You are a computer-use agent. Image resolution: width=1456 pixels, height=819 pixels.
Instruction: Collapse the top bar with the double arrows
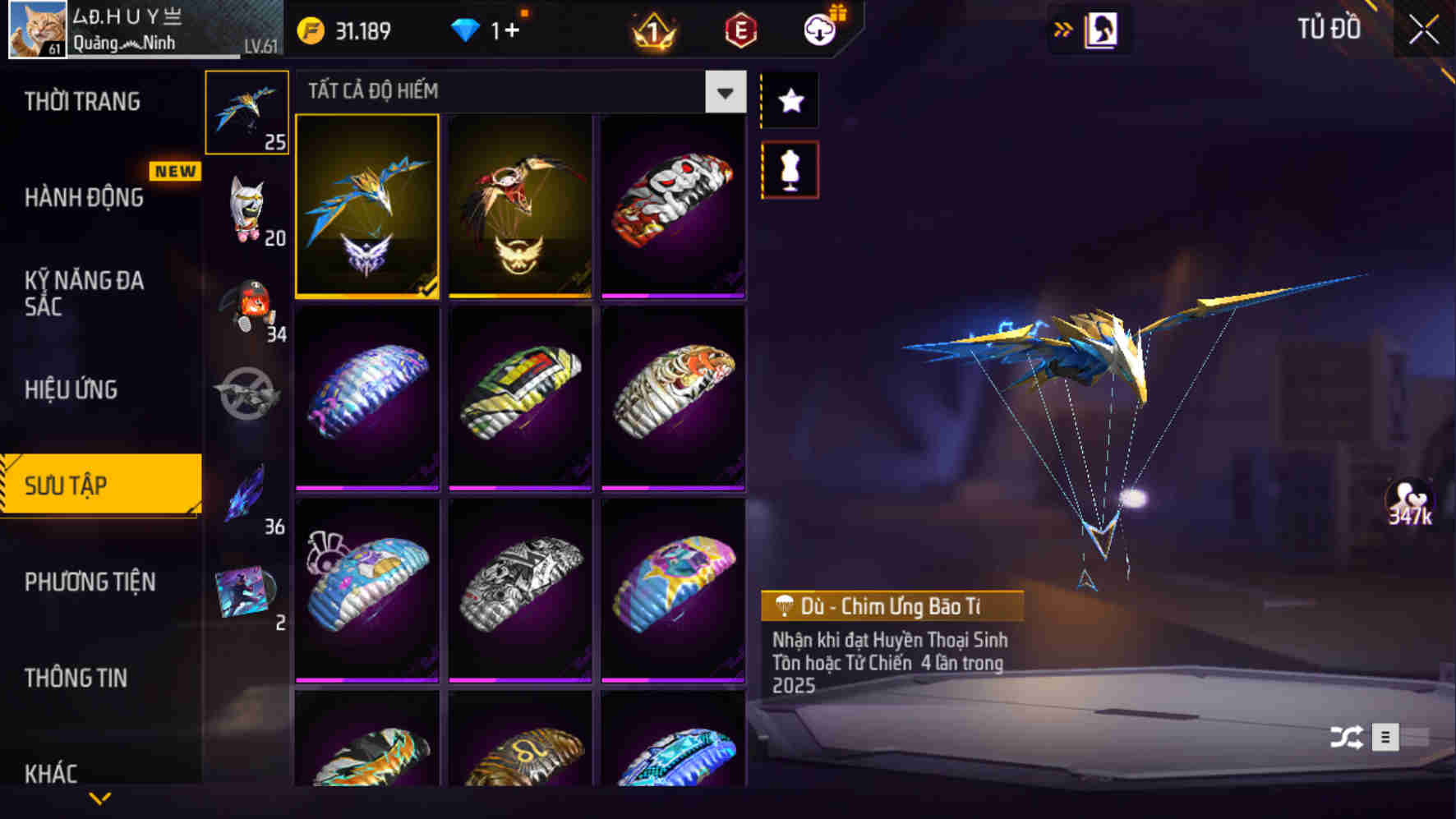click(x=1064, y=27)
